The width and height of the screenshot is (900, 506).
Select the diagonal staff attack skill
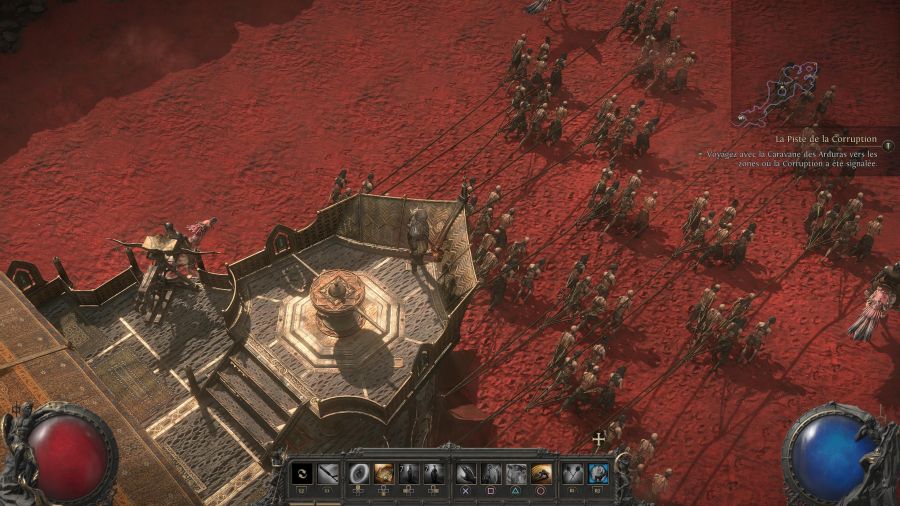326,473
